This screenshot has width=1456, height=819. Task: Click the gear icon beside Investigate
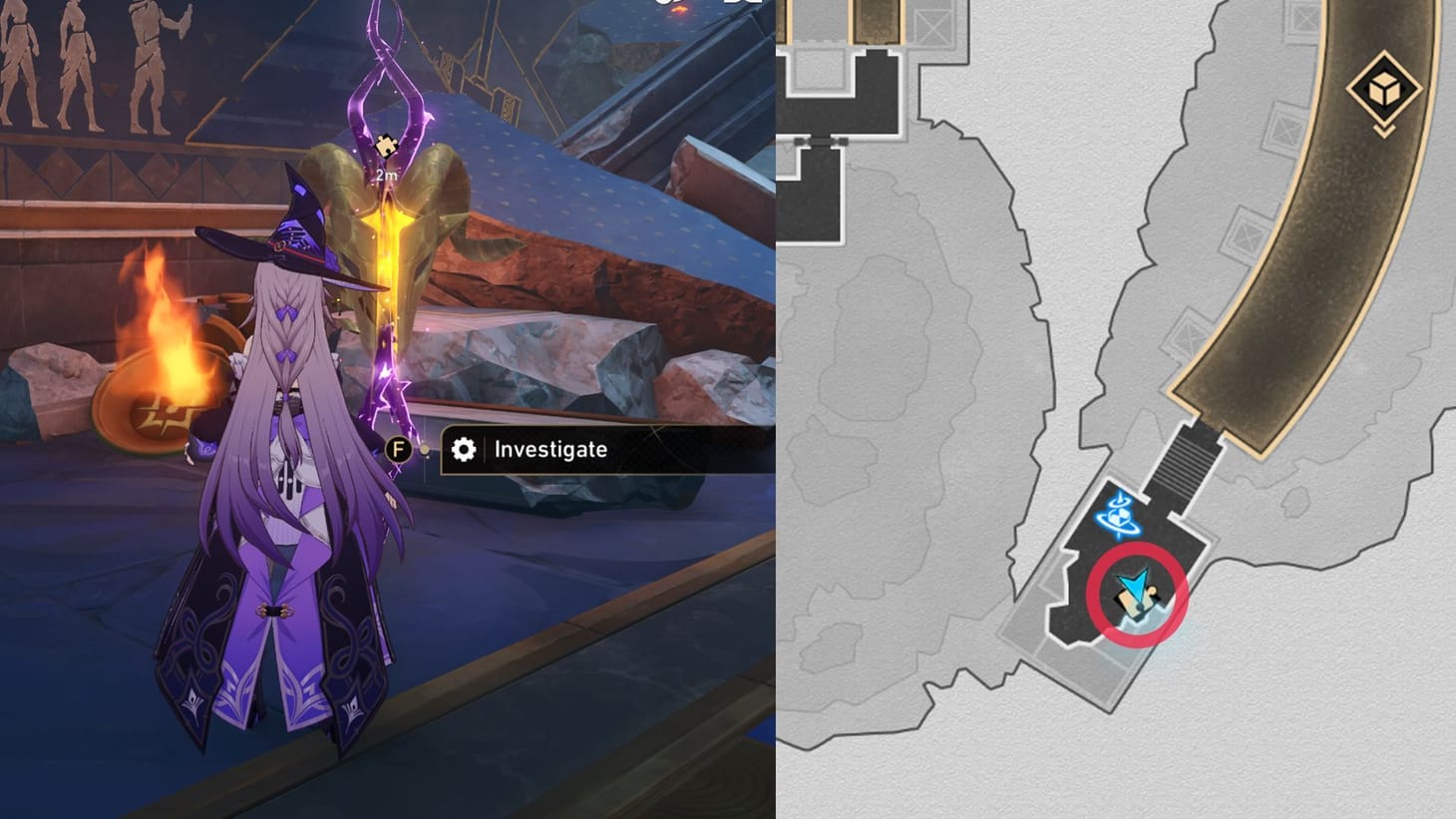click(x=463, y=450)
